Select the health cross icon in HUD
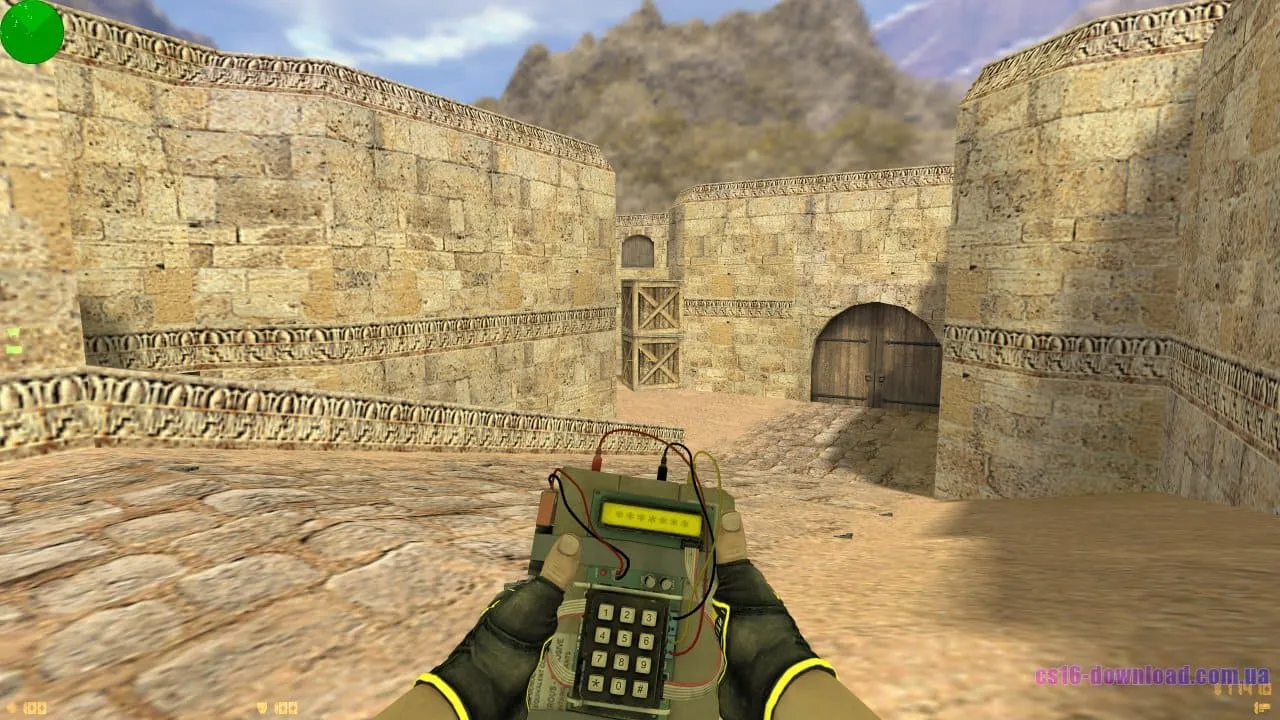 tap(12, 707)
